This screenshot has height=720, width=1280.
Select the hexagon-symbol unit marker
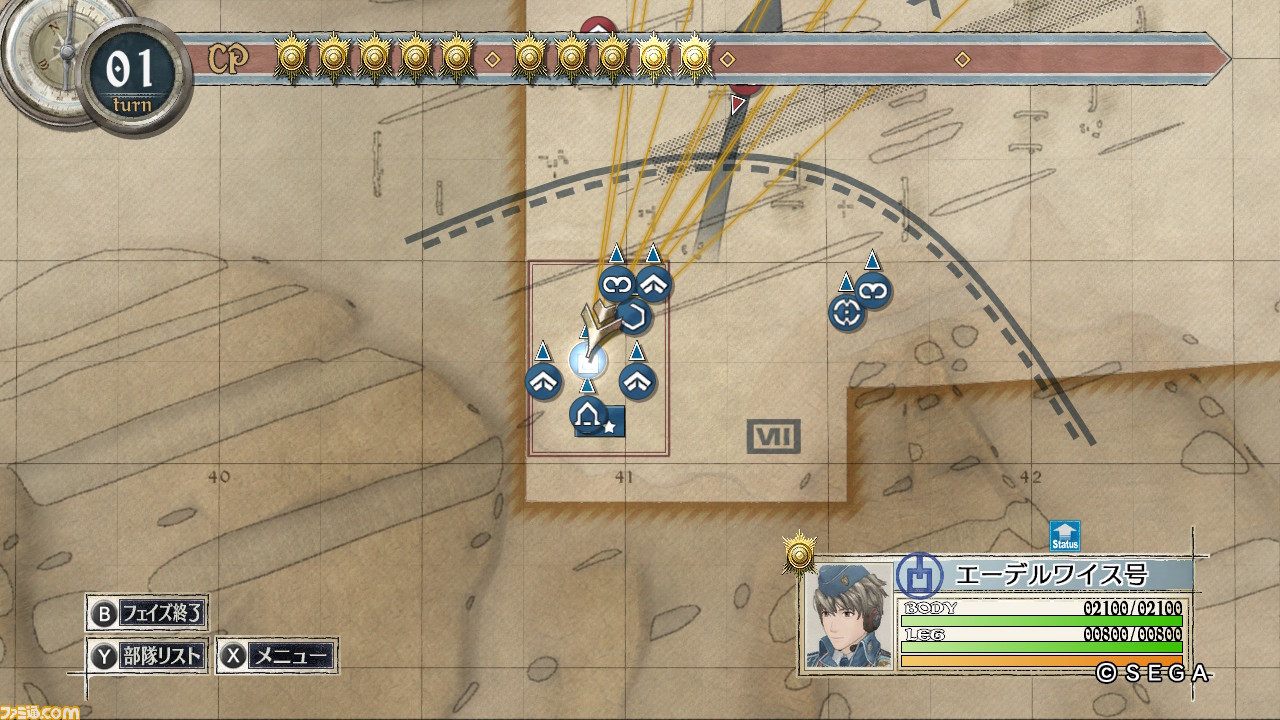pos(635,318)
